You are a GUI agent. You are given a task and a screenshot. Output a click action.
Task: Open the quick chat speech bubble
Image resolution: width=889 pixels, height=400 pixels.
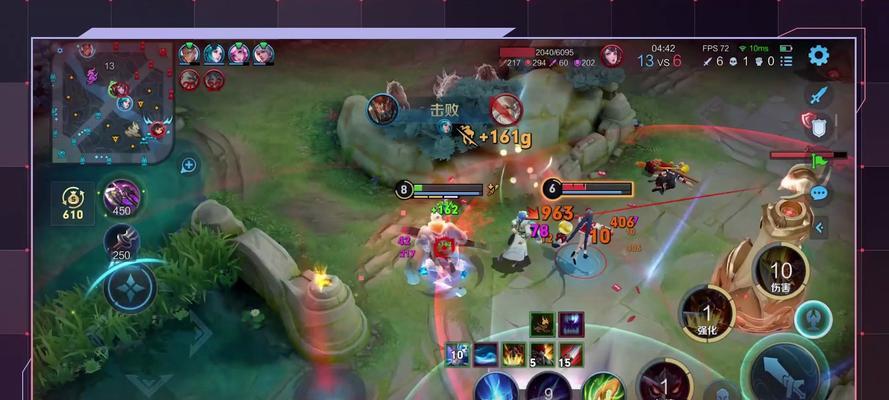coord(820,193)
